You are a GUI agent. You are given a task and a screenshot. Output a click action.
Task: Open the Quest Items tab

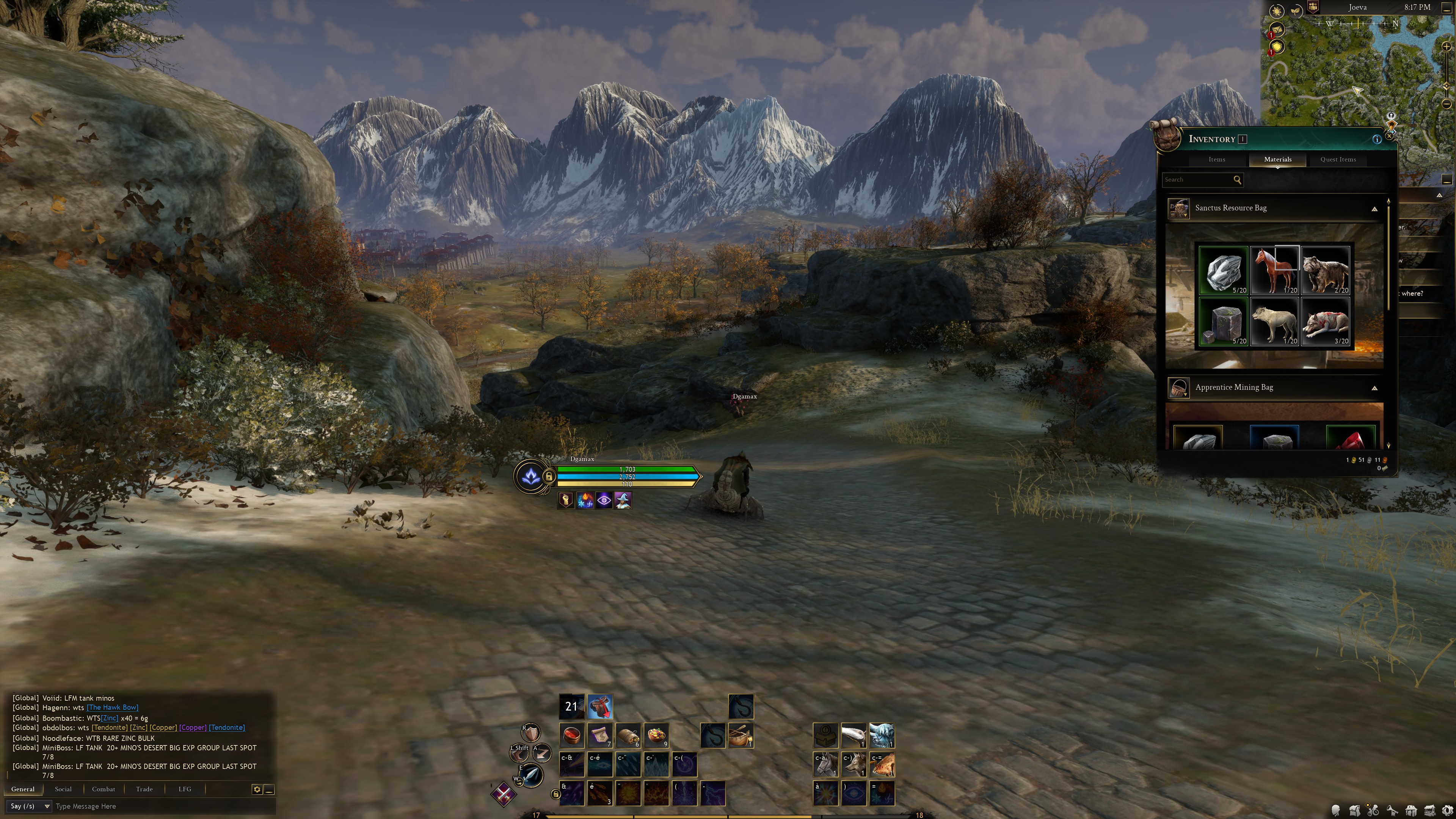click(1337, 159)
